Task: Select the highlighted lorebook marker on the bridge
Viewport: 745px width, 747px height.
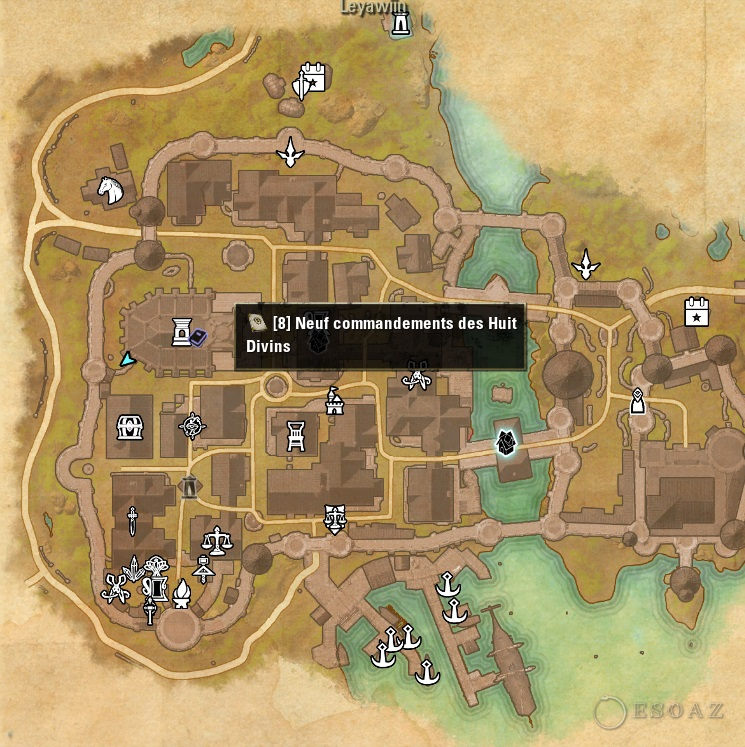Action: point(507,443)
